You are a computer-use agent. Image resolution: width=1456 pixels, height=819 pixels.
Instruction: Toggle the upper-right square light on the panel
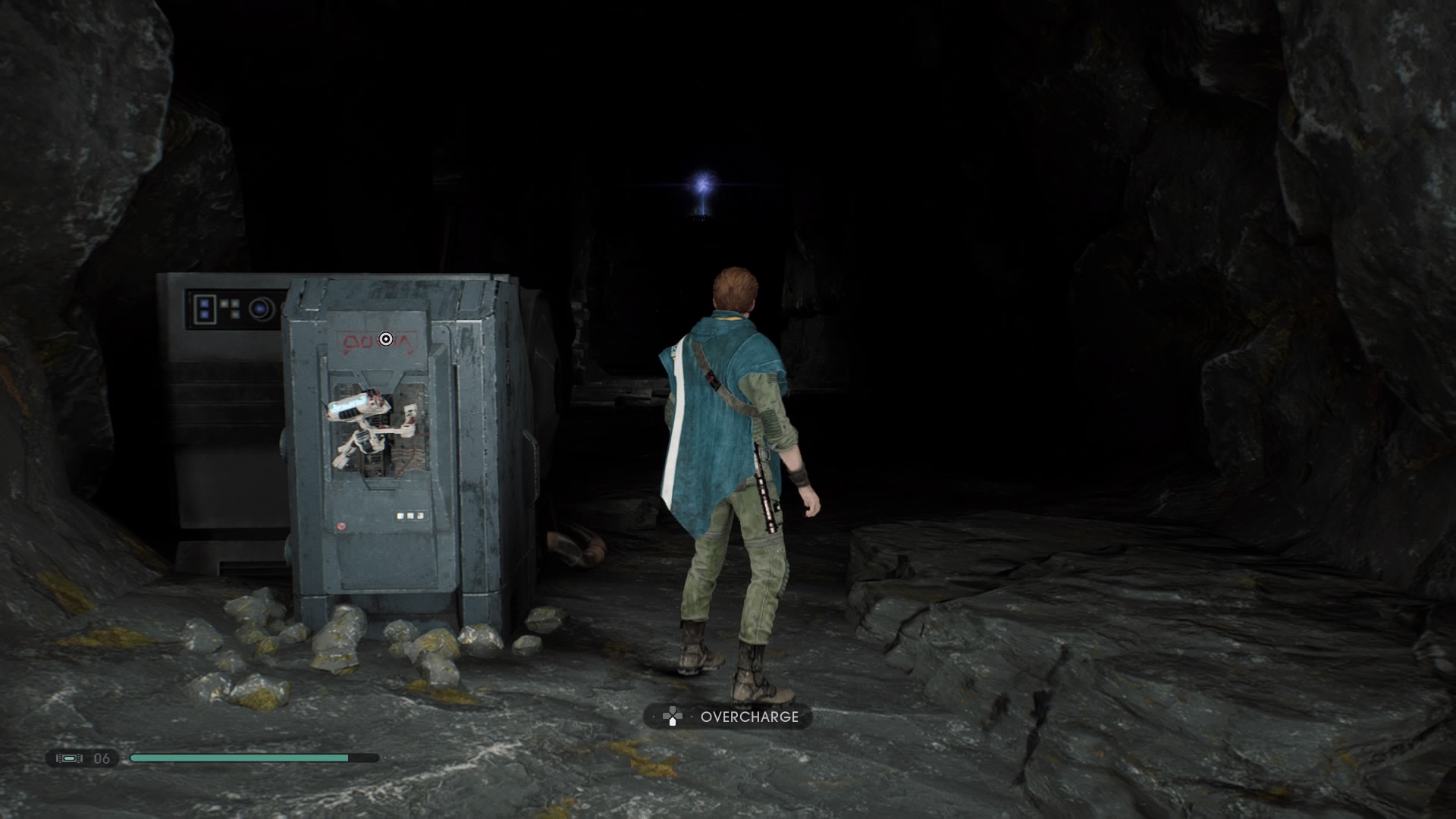235,303
